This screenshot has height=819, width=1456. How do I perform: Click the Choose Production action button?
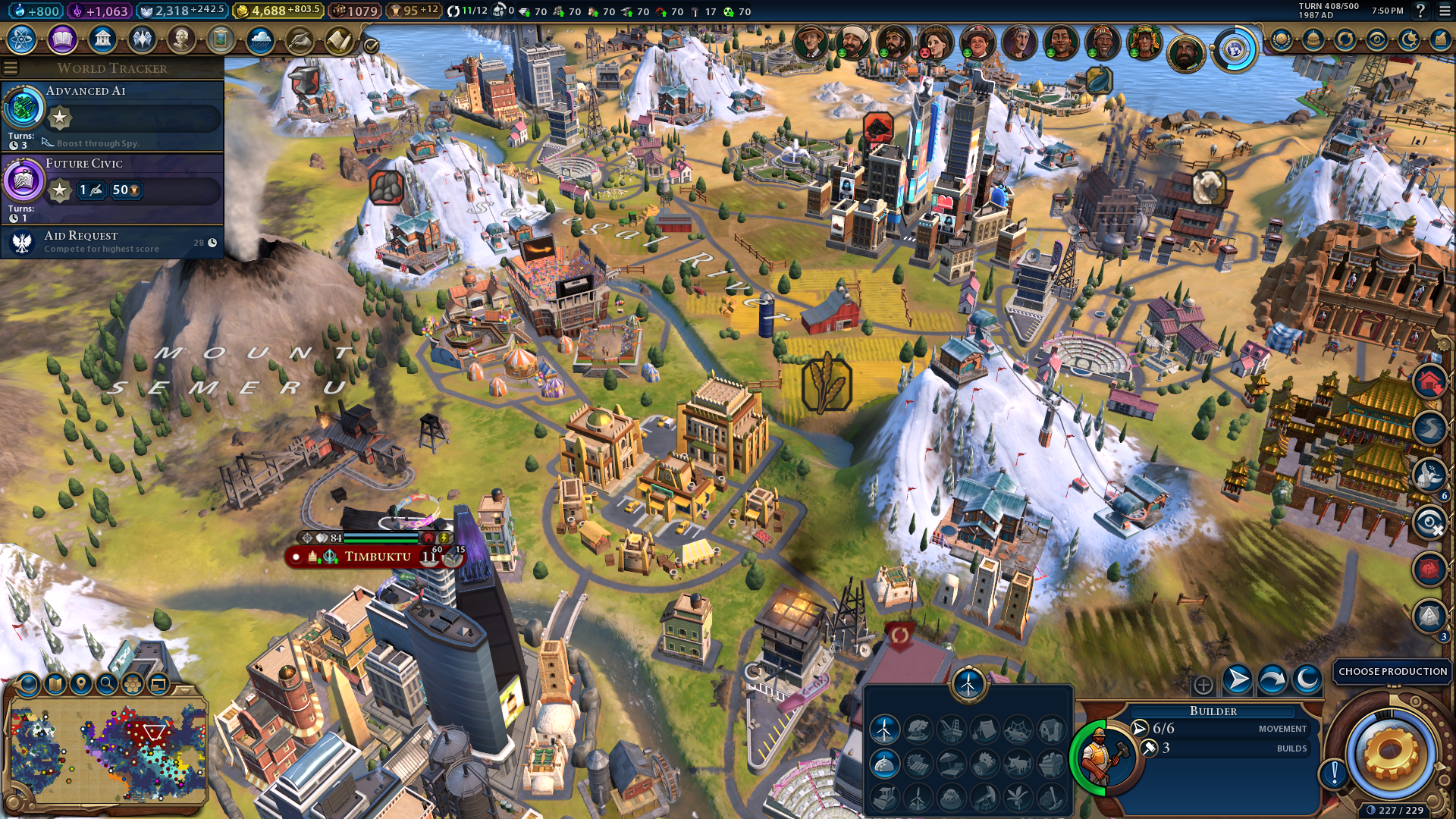pyautogui.click(x=1392, y=672)
